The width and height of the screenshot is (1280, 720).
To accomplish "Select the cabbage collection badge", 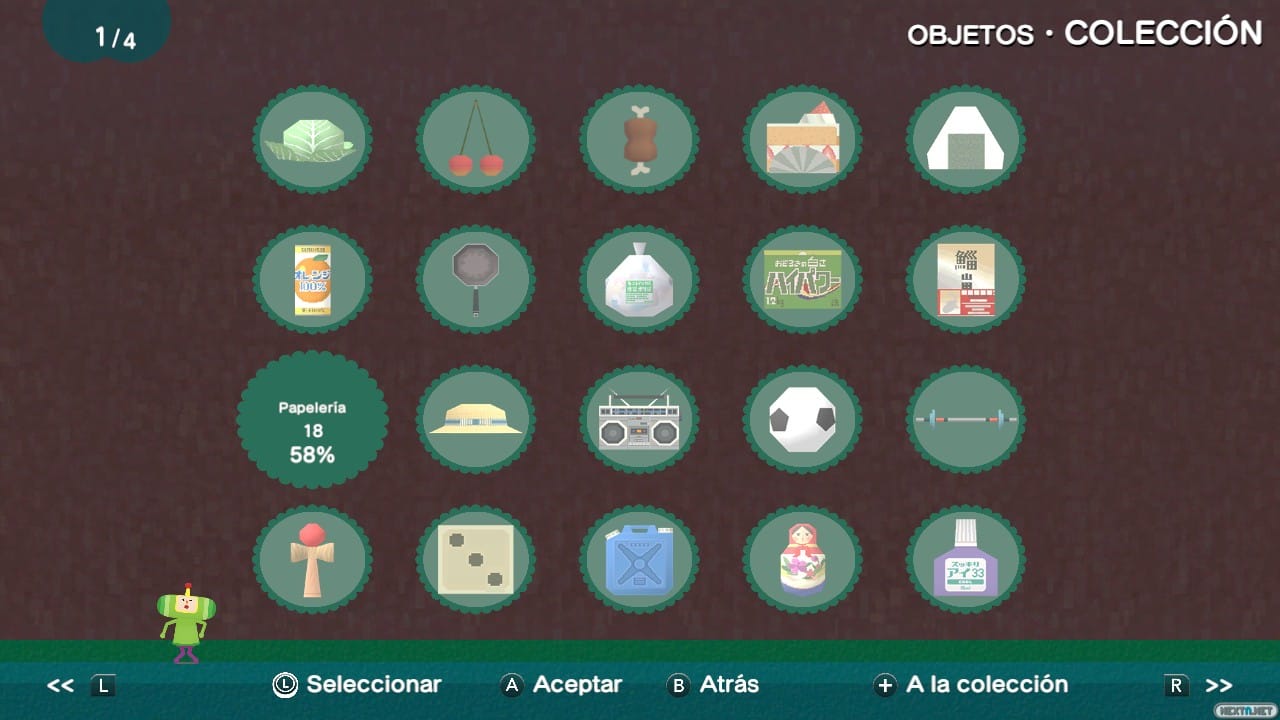I will (x=313, y=139).
